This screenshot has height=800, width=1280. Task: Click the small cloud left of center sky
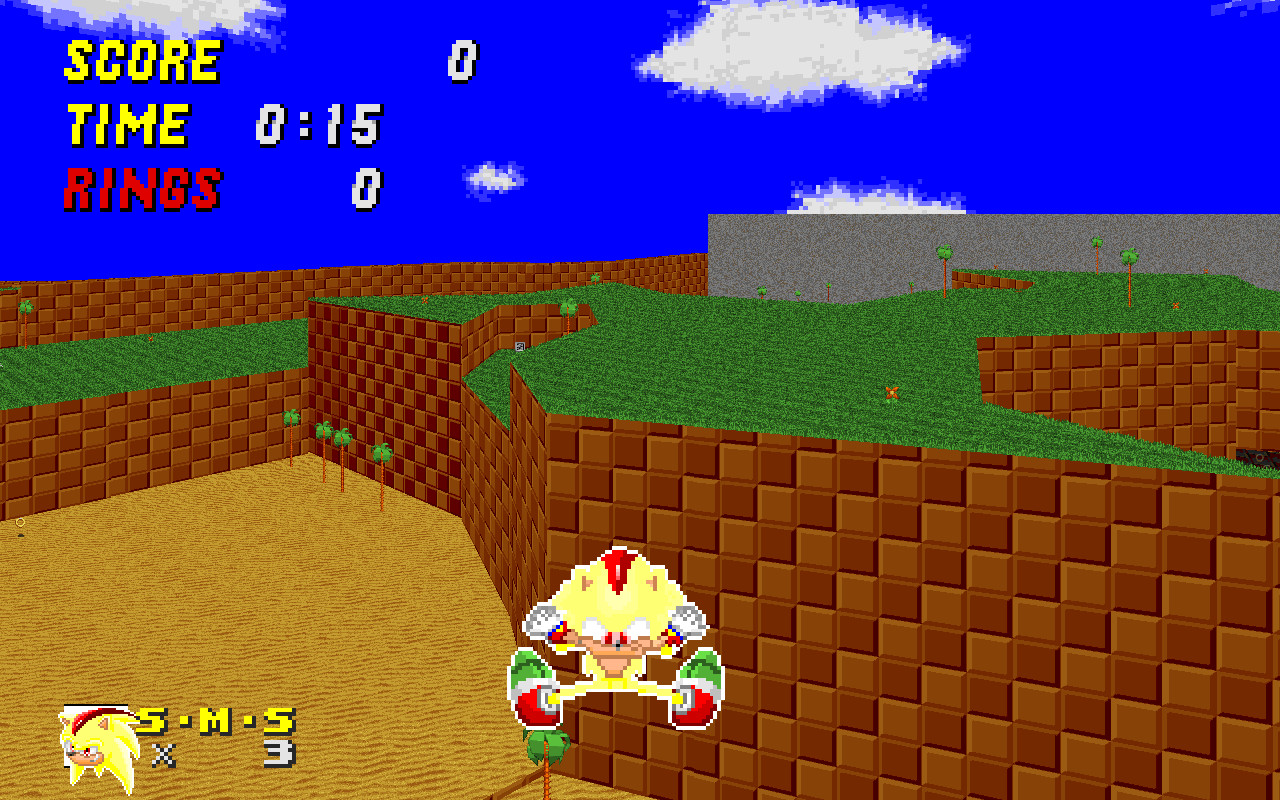(490, 180)
